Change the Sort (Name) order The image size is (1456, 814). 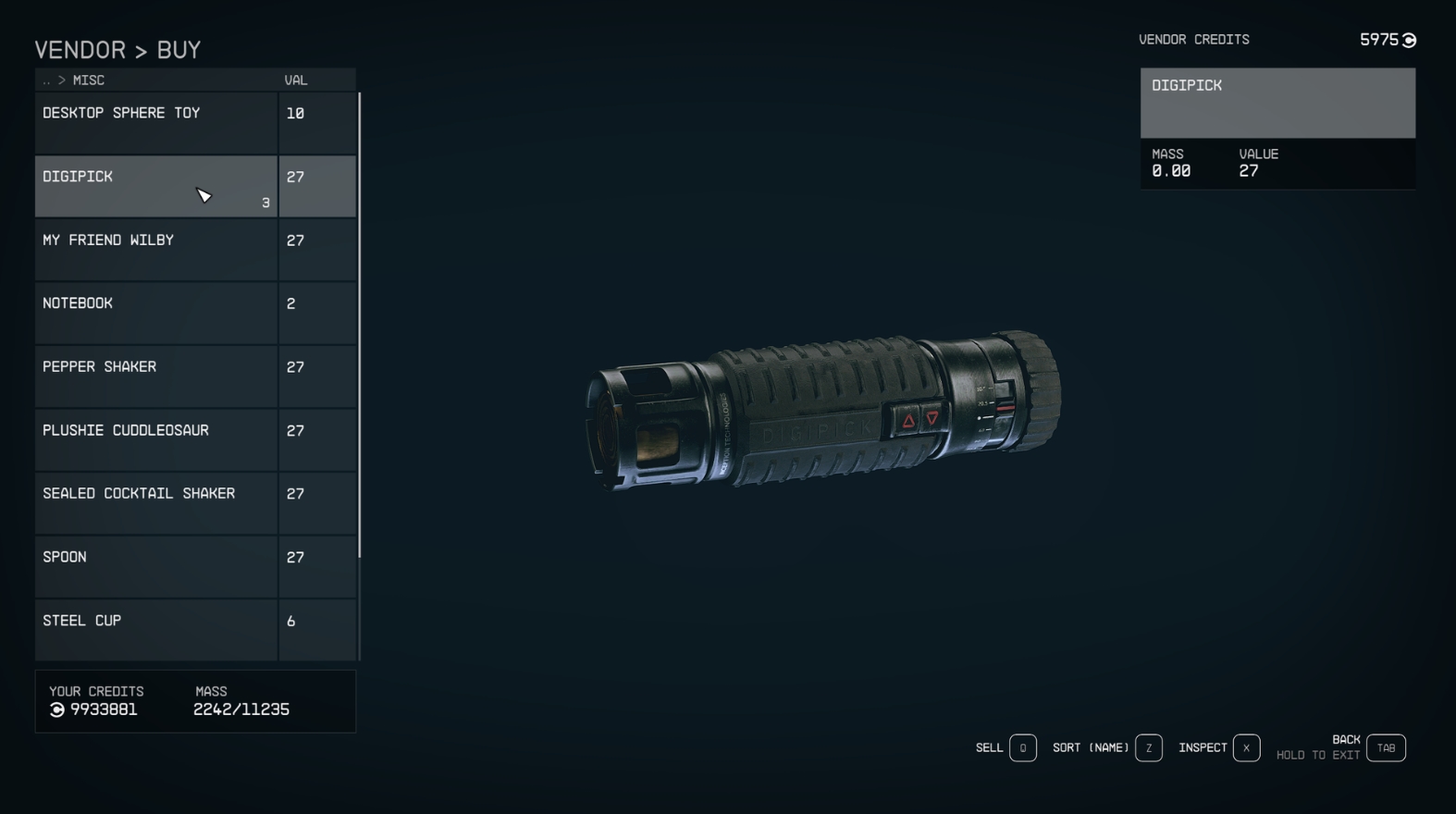pos(1148,747)
